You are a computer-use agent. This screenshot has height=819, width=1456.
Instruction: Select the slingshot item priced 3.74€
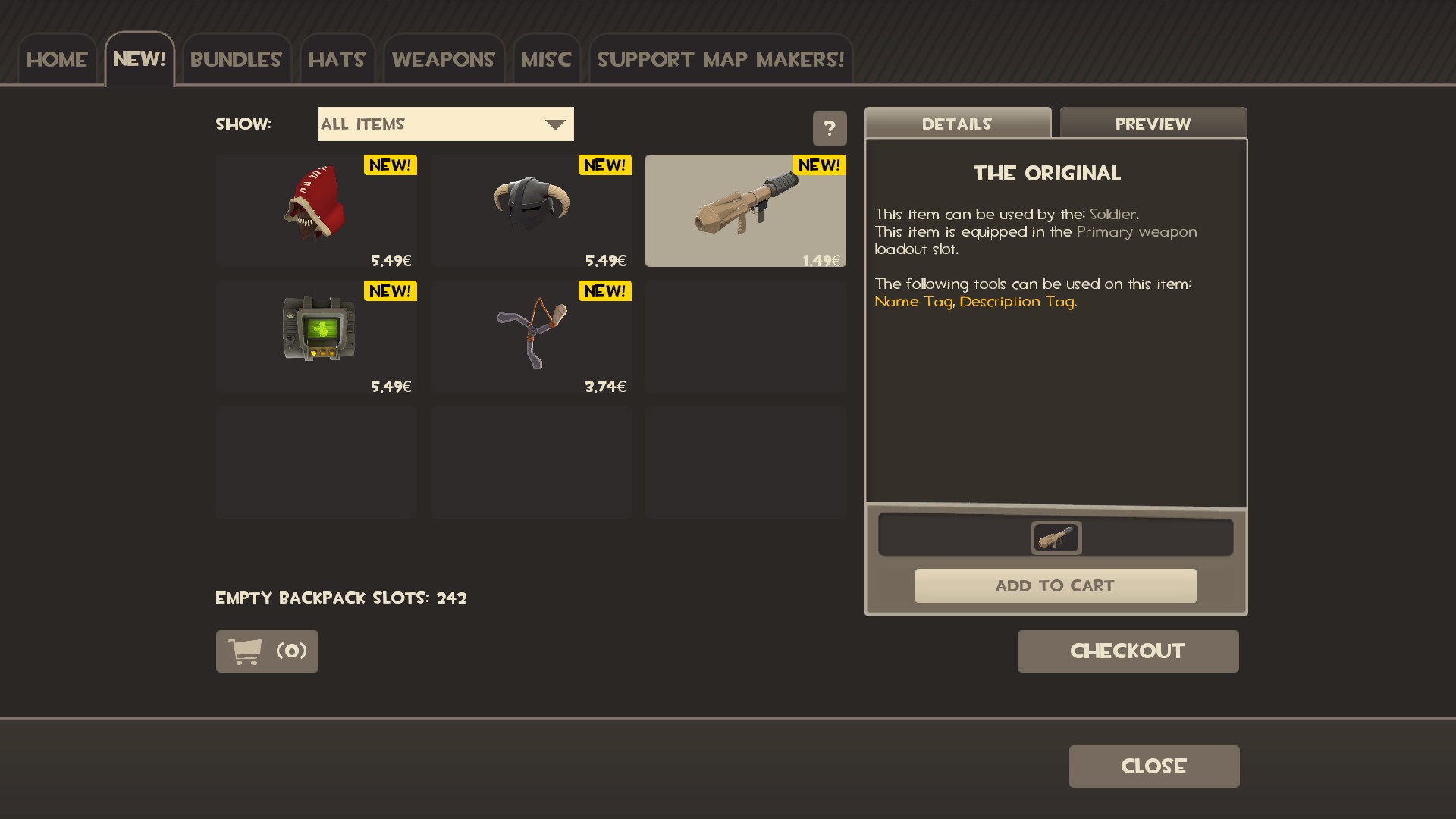[x=531, y=336]
